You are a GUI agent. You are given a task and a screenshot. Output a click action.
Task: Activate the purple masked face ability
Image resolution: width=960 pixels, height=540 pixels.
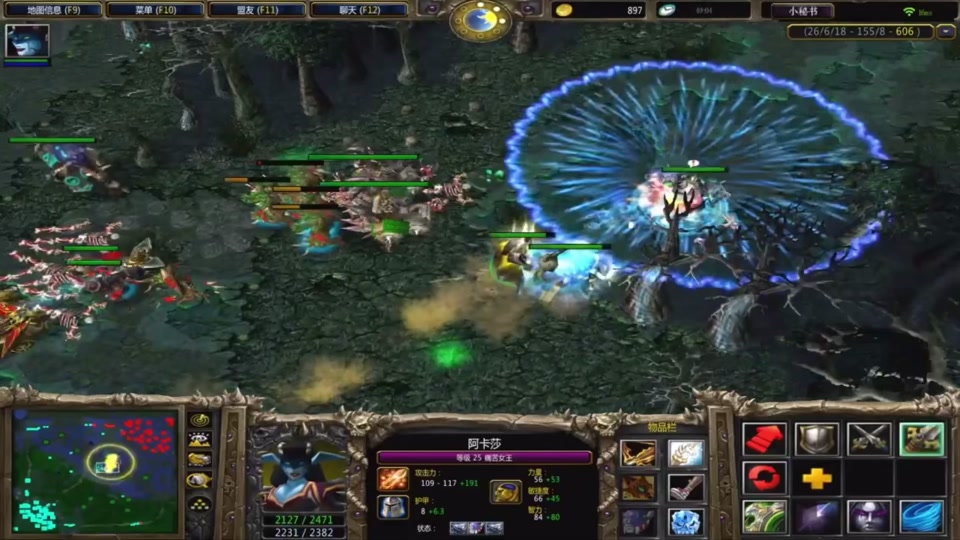869,517
